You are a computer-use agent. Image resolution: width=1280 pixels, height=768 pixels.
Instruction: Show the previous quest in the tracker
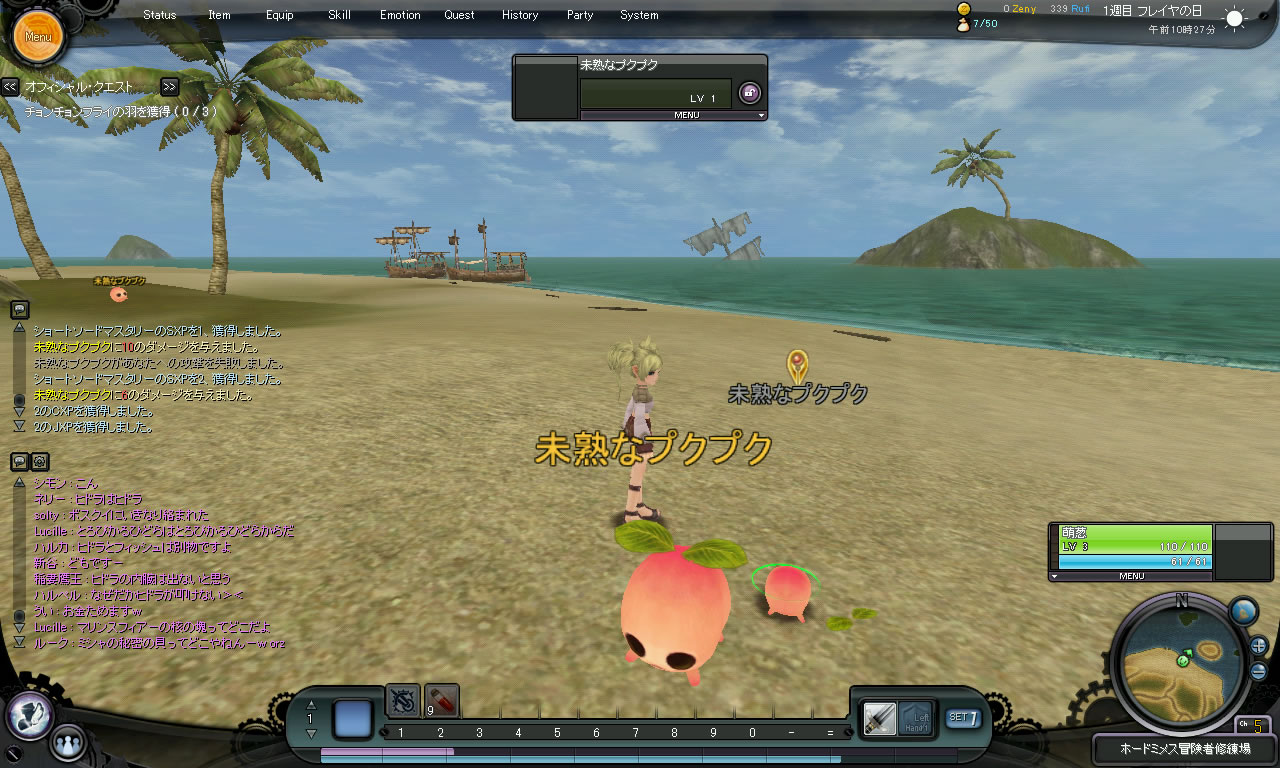pyautogui.click(x=10, y=87)
